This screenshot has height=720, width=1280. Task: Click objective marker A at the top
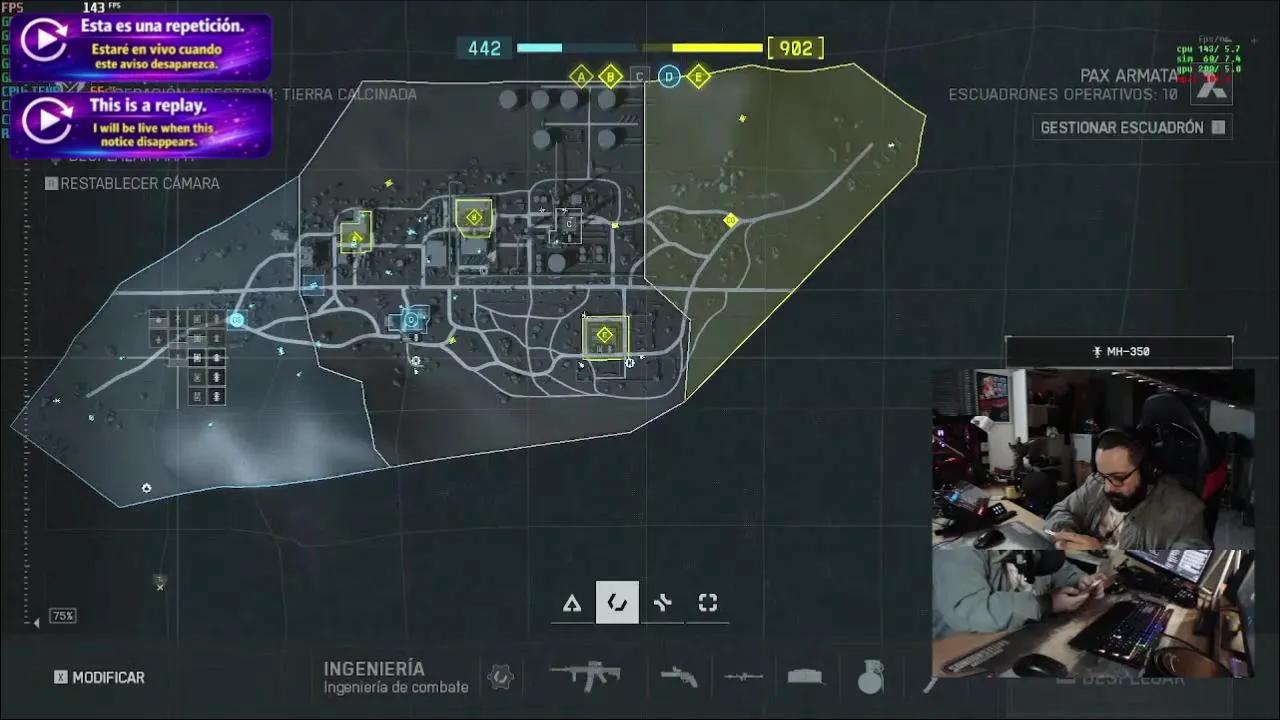[580, 74]
